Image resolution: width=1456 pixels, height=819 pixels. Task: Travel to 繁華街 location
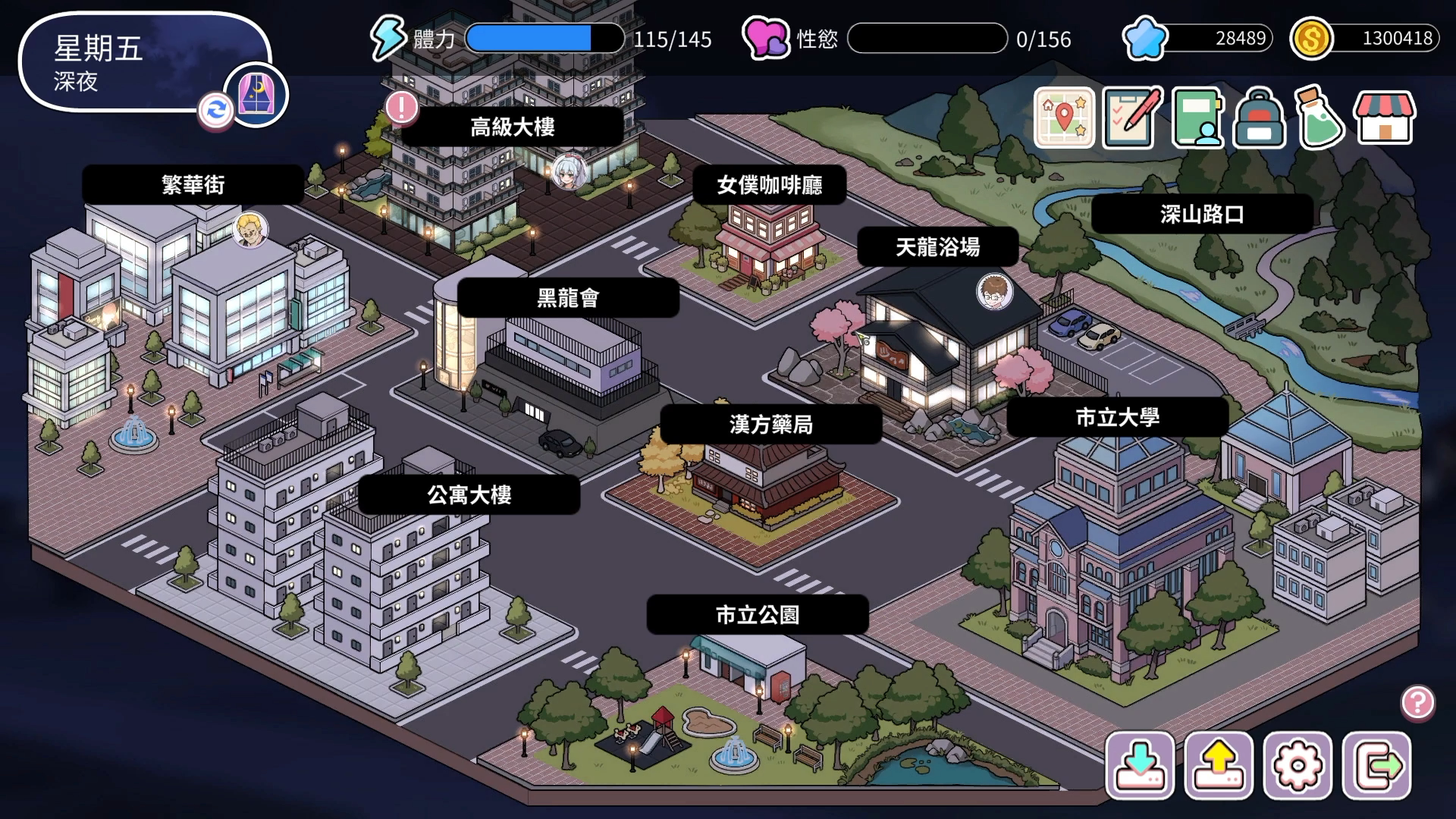point(193,184)
